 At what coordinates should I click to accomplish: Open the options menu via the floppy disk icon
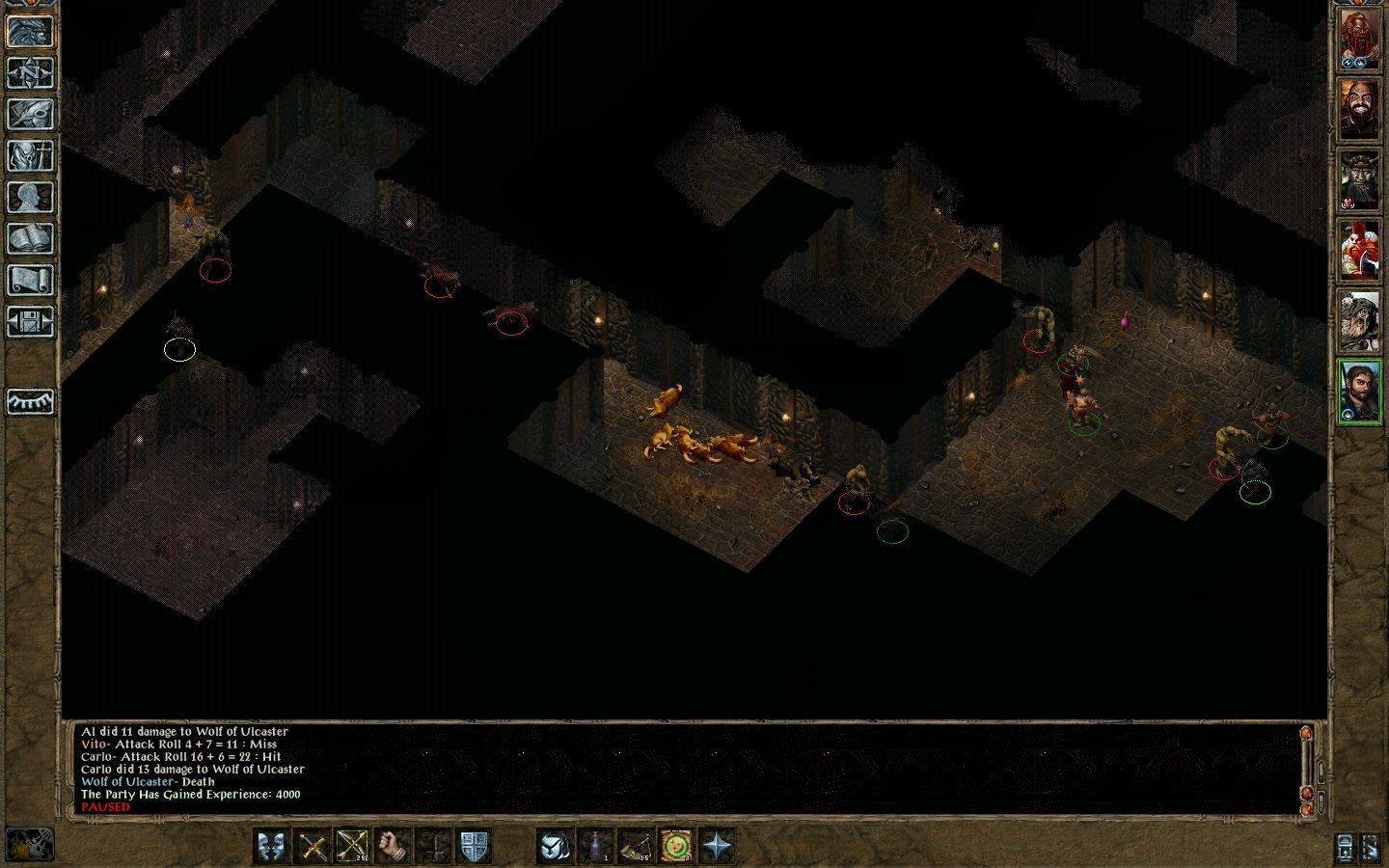[x=30, y=321]
